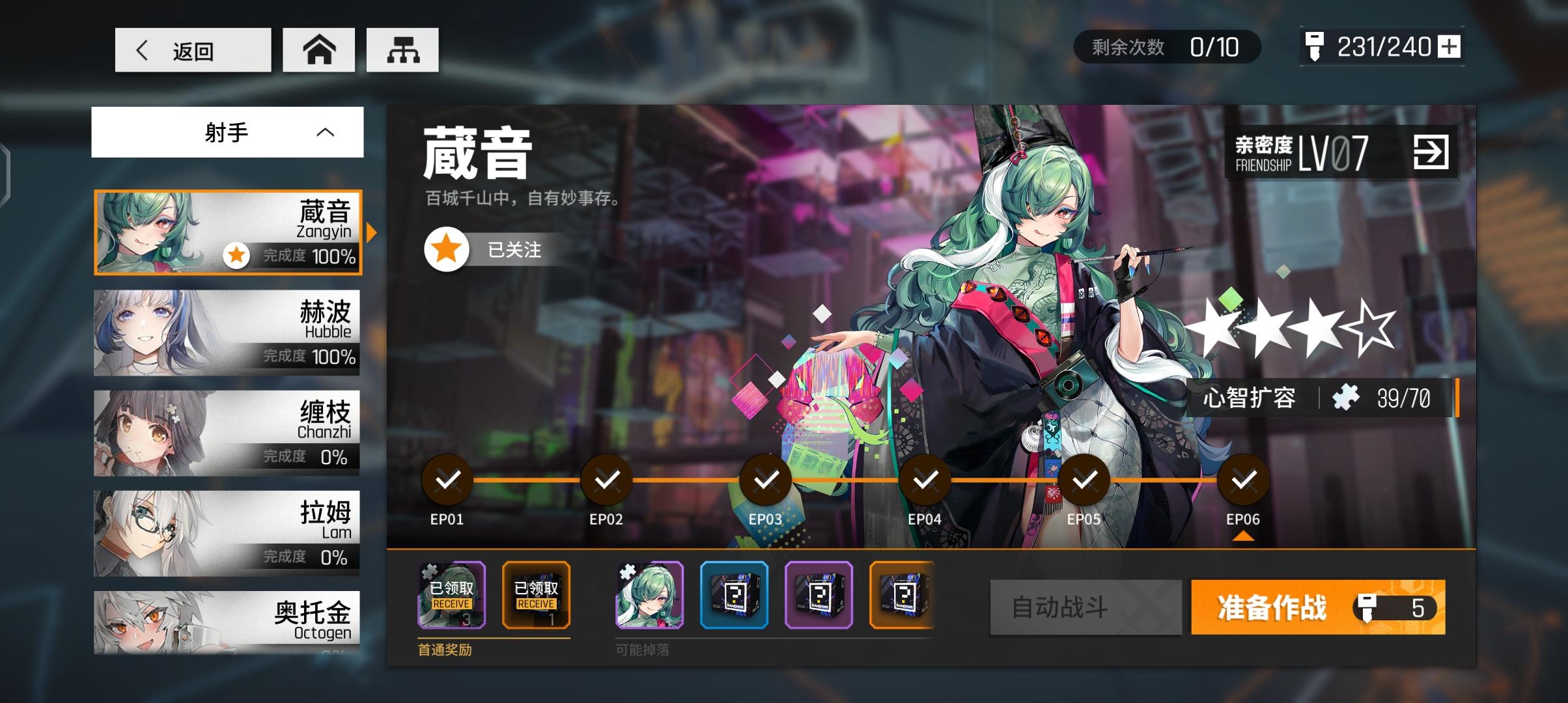The width and height of the screenshot is (1568, 703).
Task: Click the 返回 back control
Action: coord(192,49)
